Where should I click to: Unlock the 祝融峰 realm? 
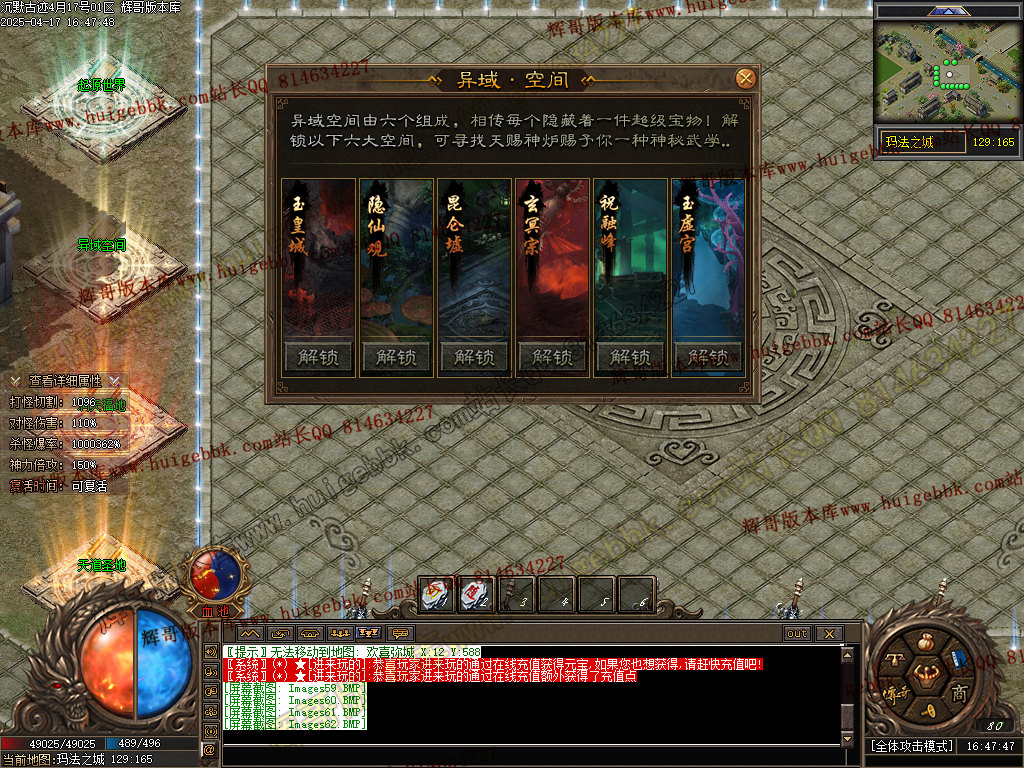click(x=630, y=357)
